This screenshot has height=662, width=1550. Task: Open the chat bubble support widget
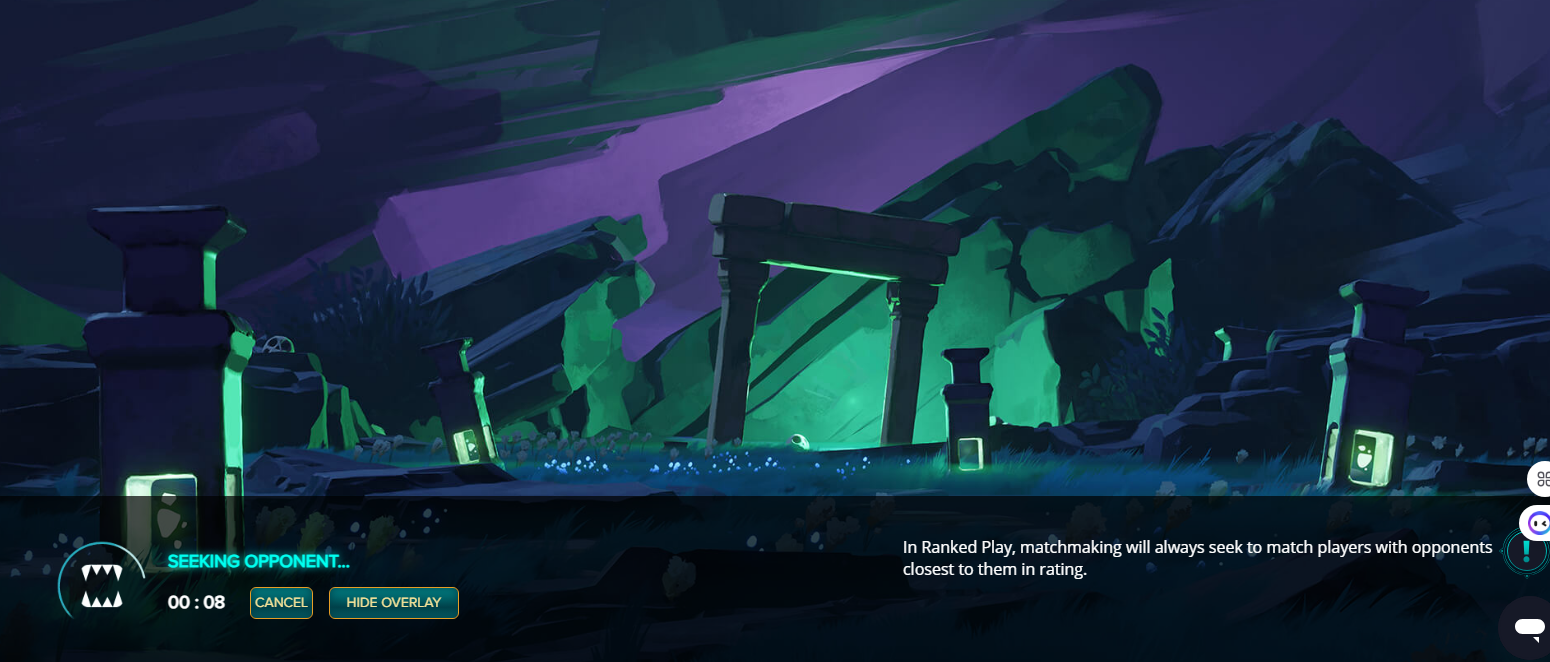coord(1528,628)
